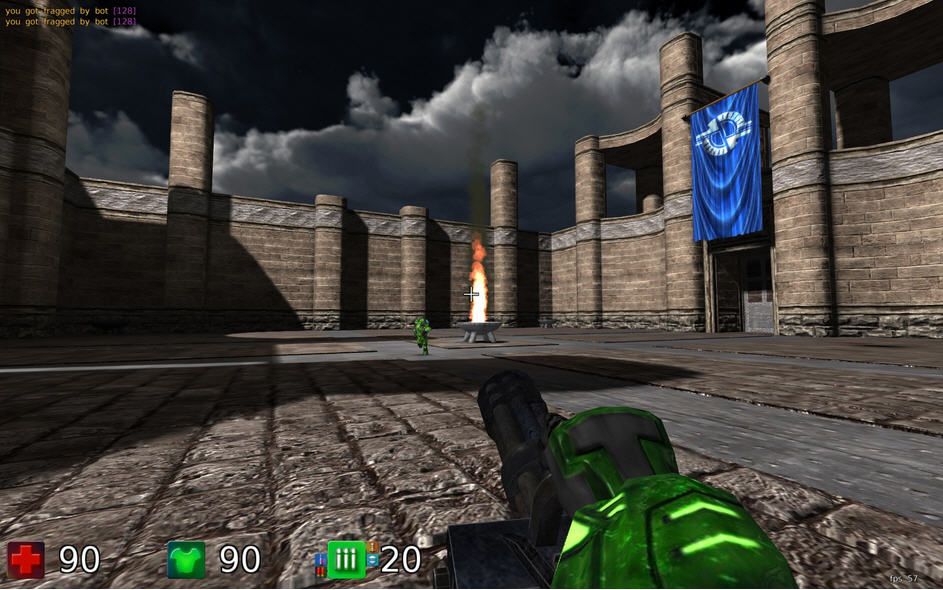Choose the green chaingun ammo icon
Screen dimensions: 943x590
346,560
